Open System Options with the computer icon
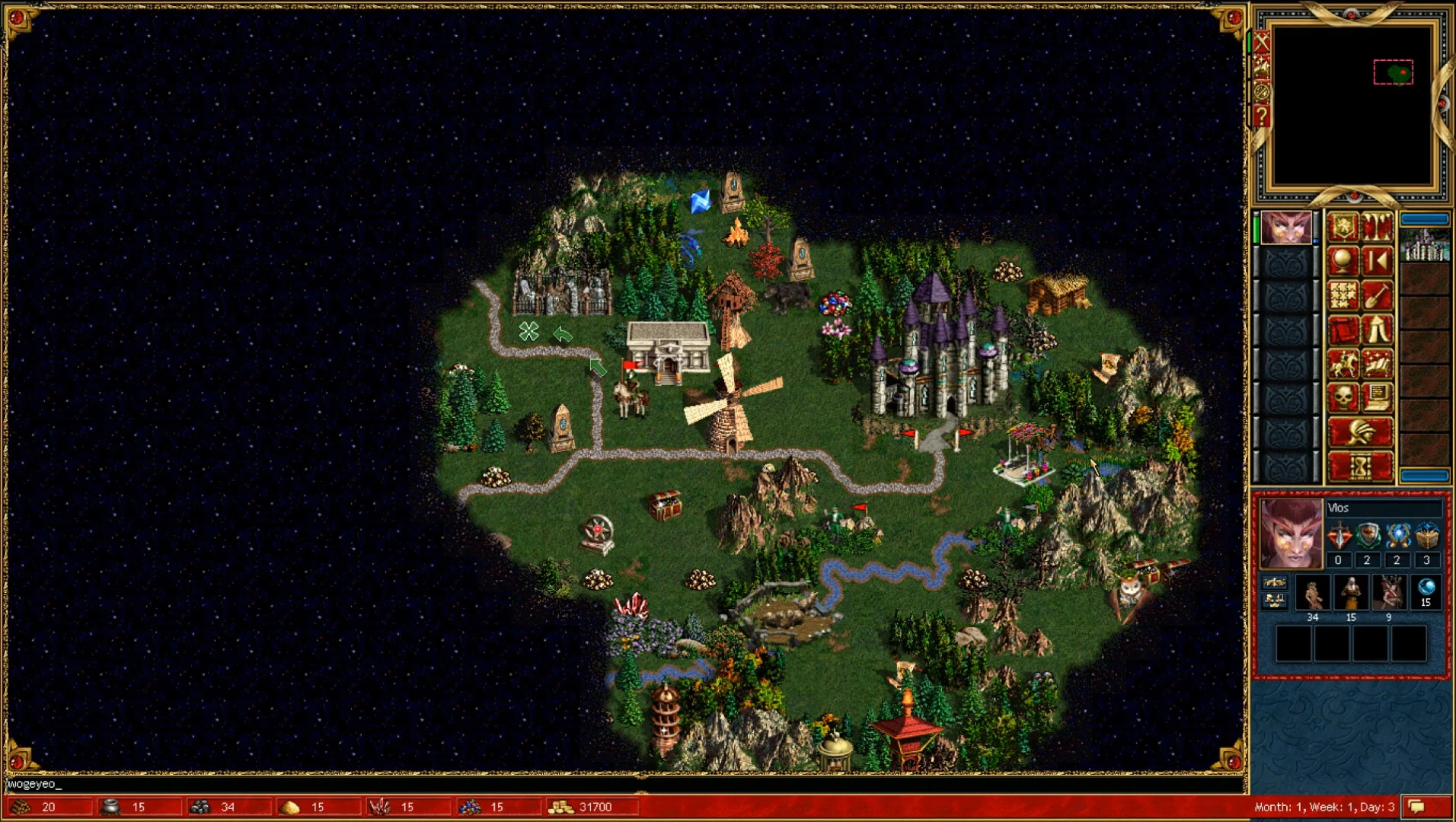This screenshot has height=822, width=1456. click(1376, 396)
